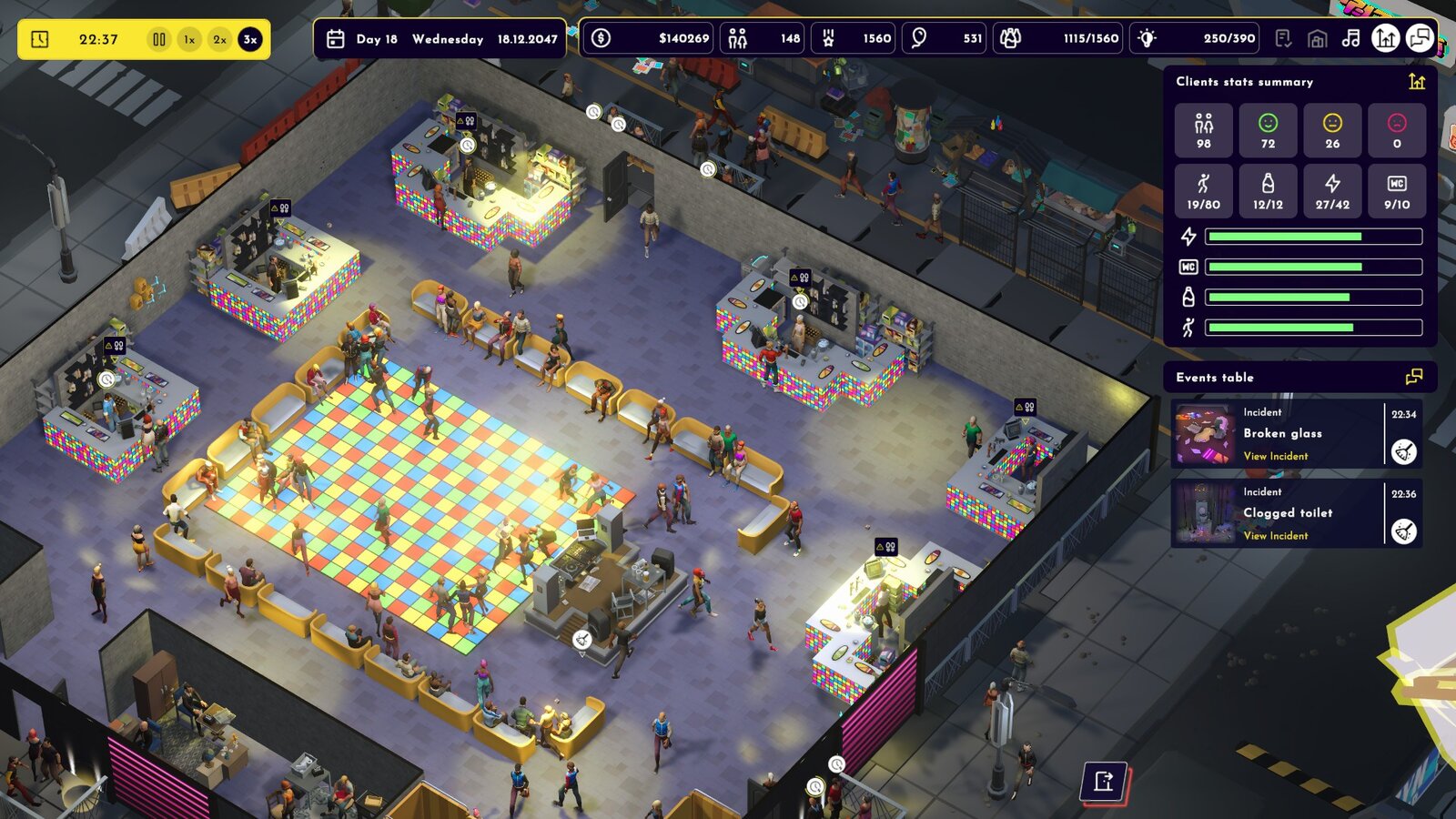This screenshot has height=819, width=1456.
Task: View the Clogged toilet incident
Action: [x=1276, y=536]
